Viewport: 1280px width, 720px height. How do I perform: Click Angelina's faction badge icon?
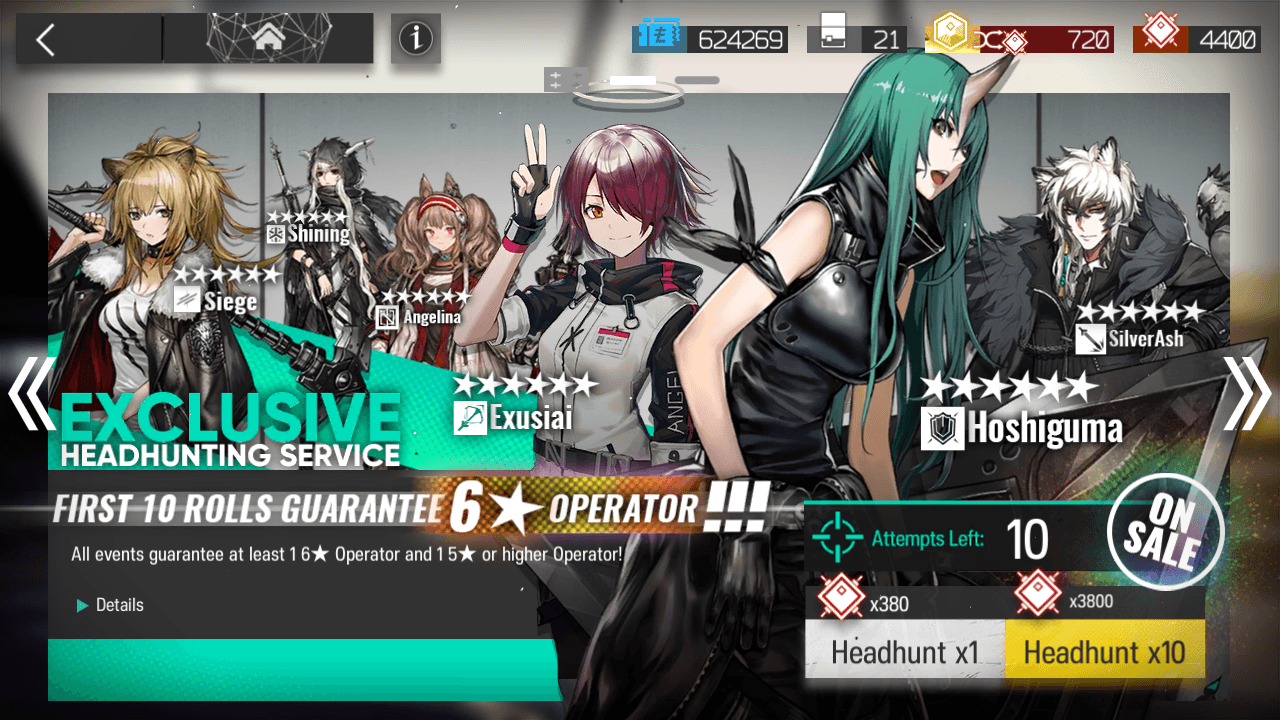click(x=387, y=318)
